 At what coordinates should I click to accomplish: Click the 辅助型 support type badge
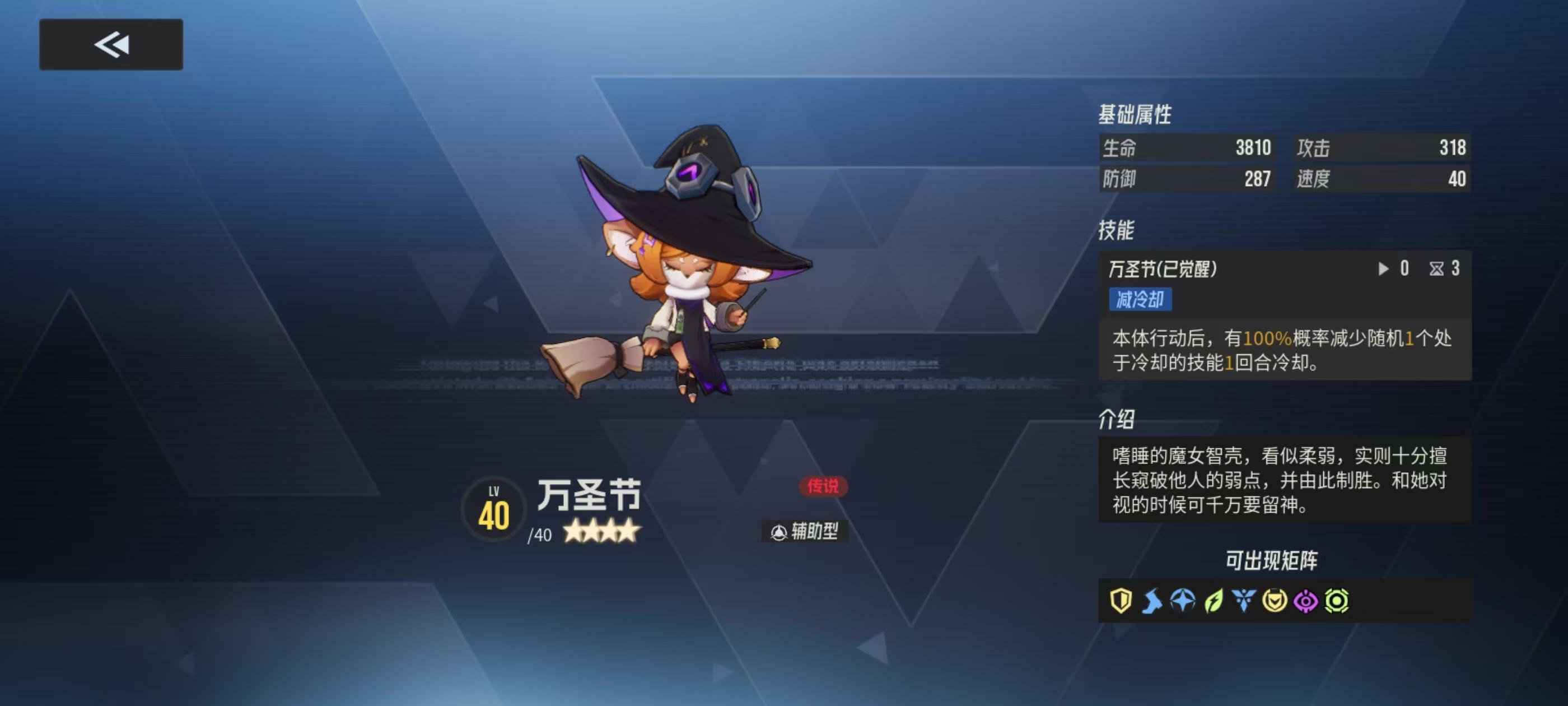click(806, 532)
